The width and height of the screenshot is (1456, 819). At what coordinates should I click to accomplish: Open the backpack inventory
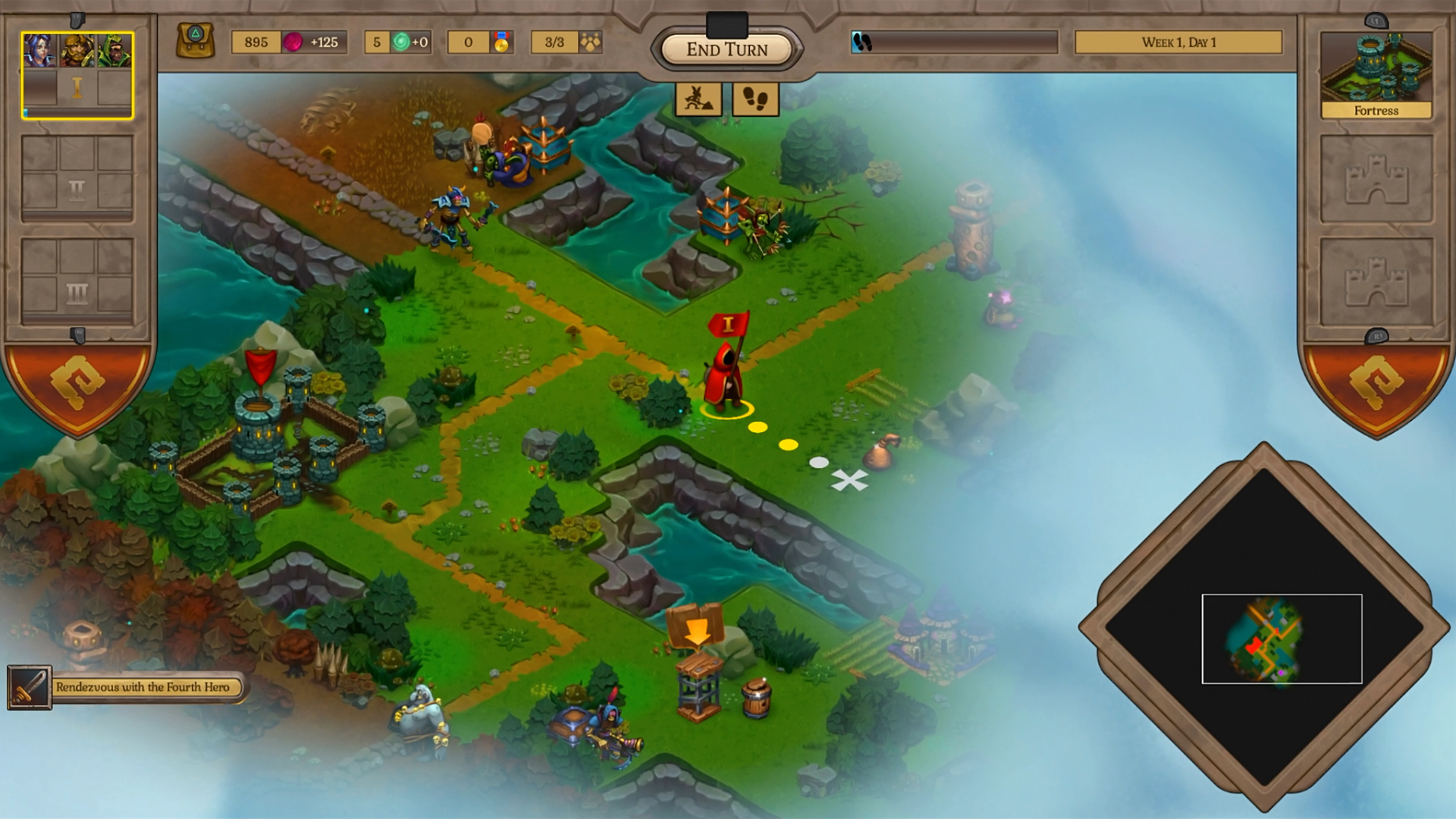[x=196, y=41]
